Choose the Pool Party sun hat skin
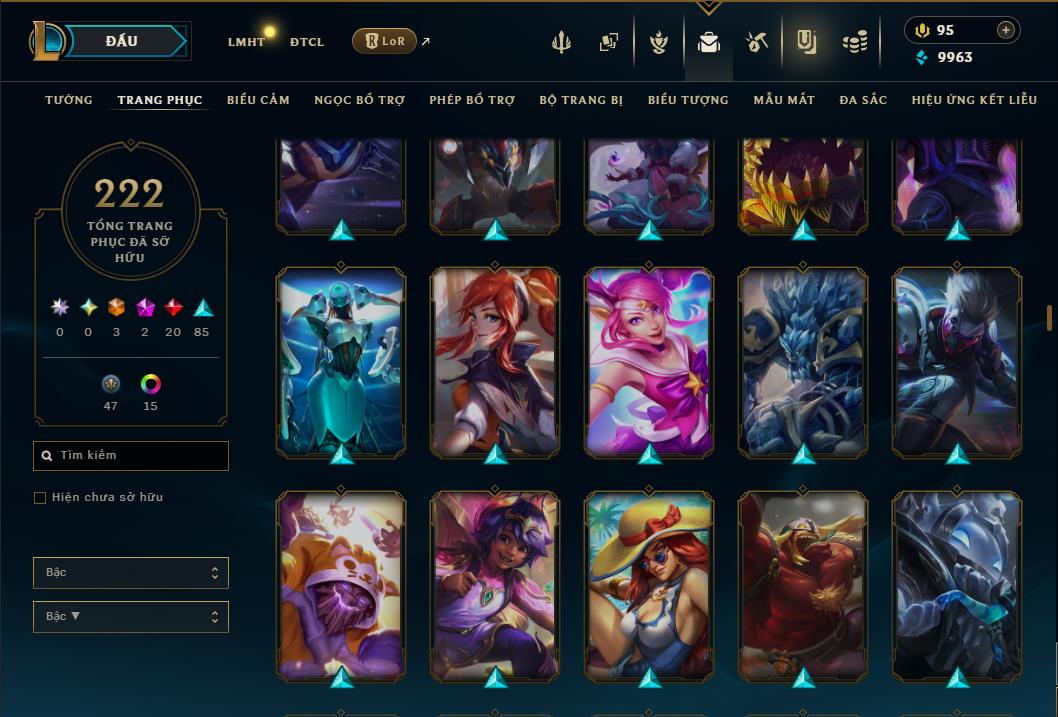Image resolution: width=1058 pixels, height=717 pixels. pyautogui.click(x=649, y=584)
